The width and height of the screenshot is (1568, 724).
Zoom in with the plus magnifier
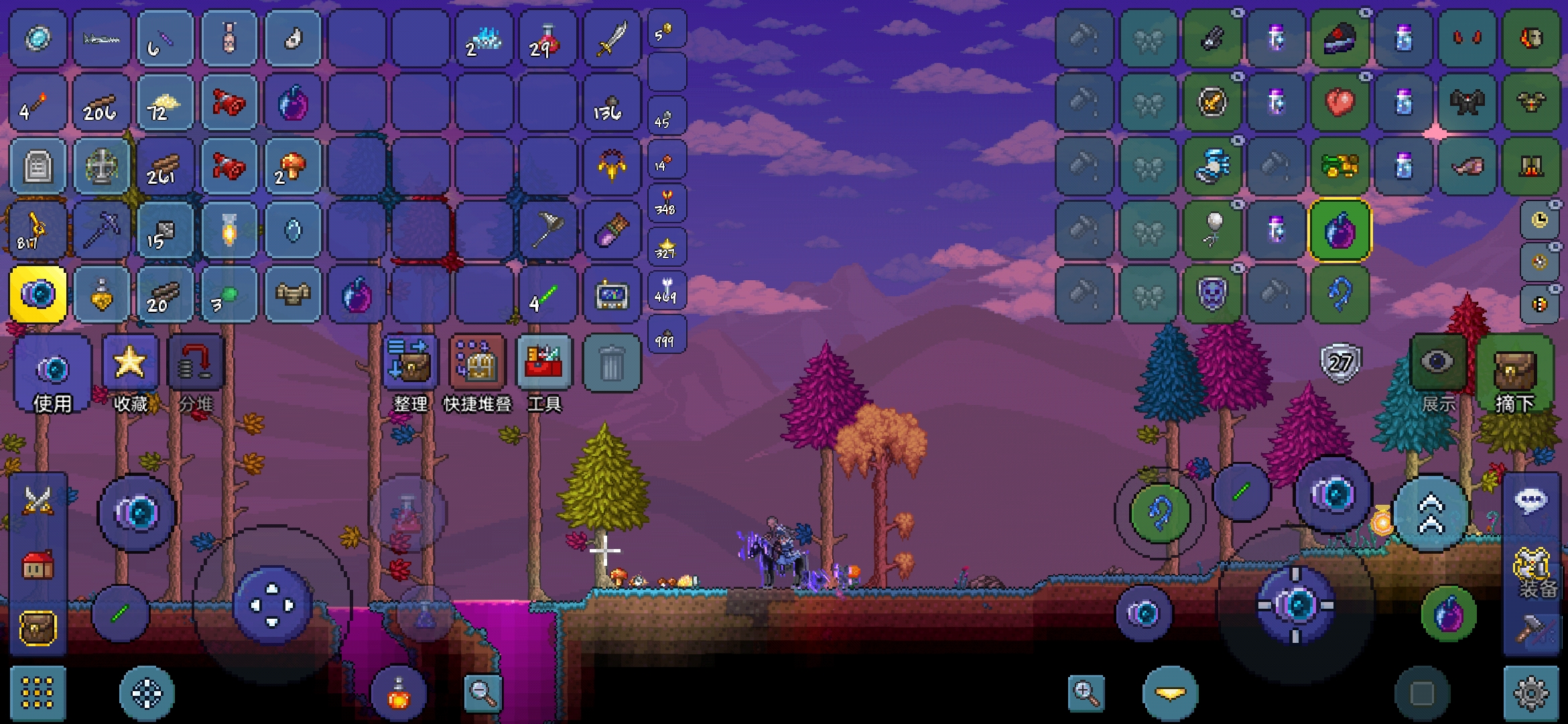click(x=1086, y=692)
